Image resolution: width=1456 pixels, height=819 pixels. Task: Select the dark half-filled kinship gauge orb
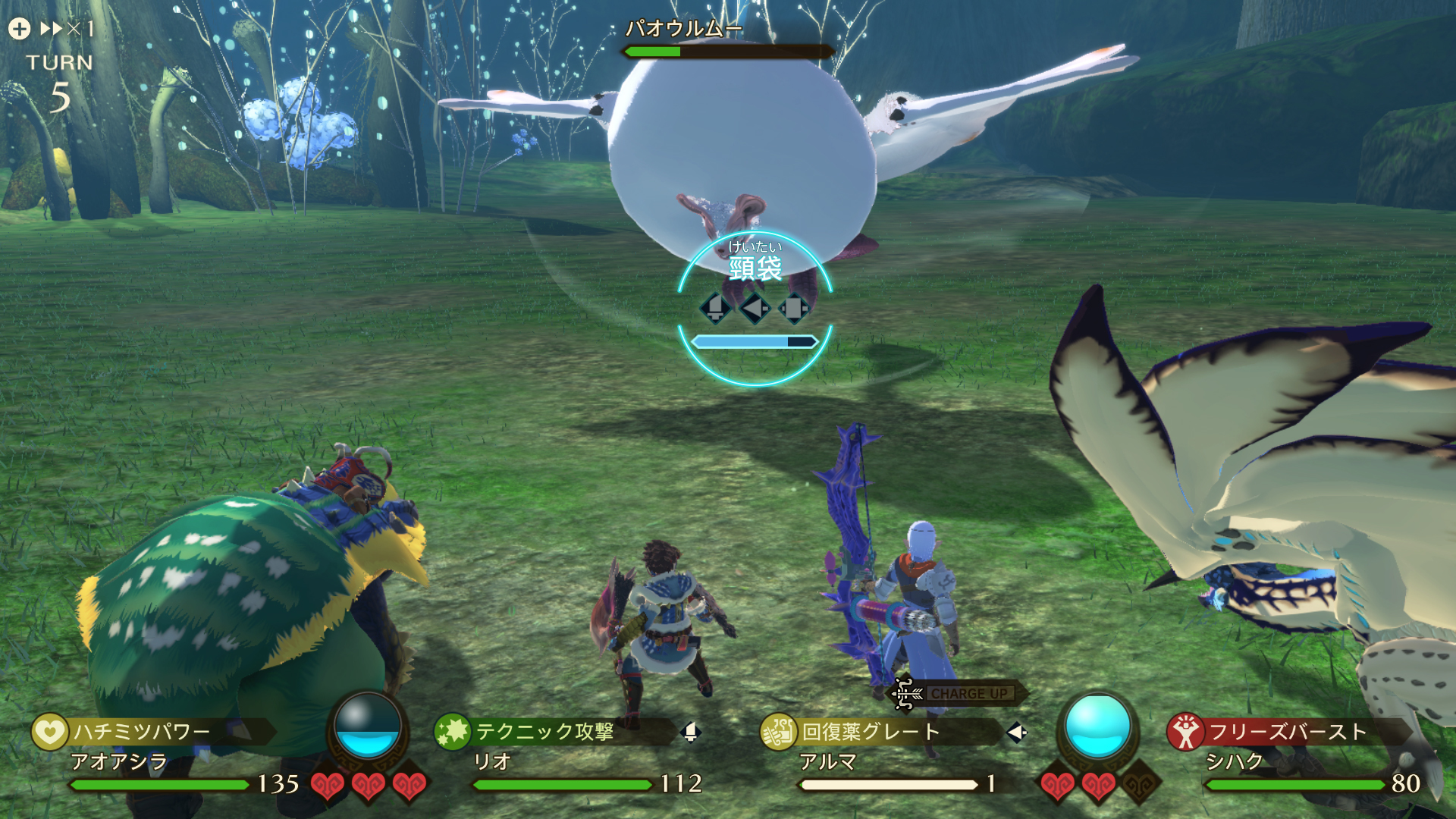click(367, 726)
